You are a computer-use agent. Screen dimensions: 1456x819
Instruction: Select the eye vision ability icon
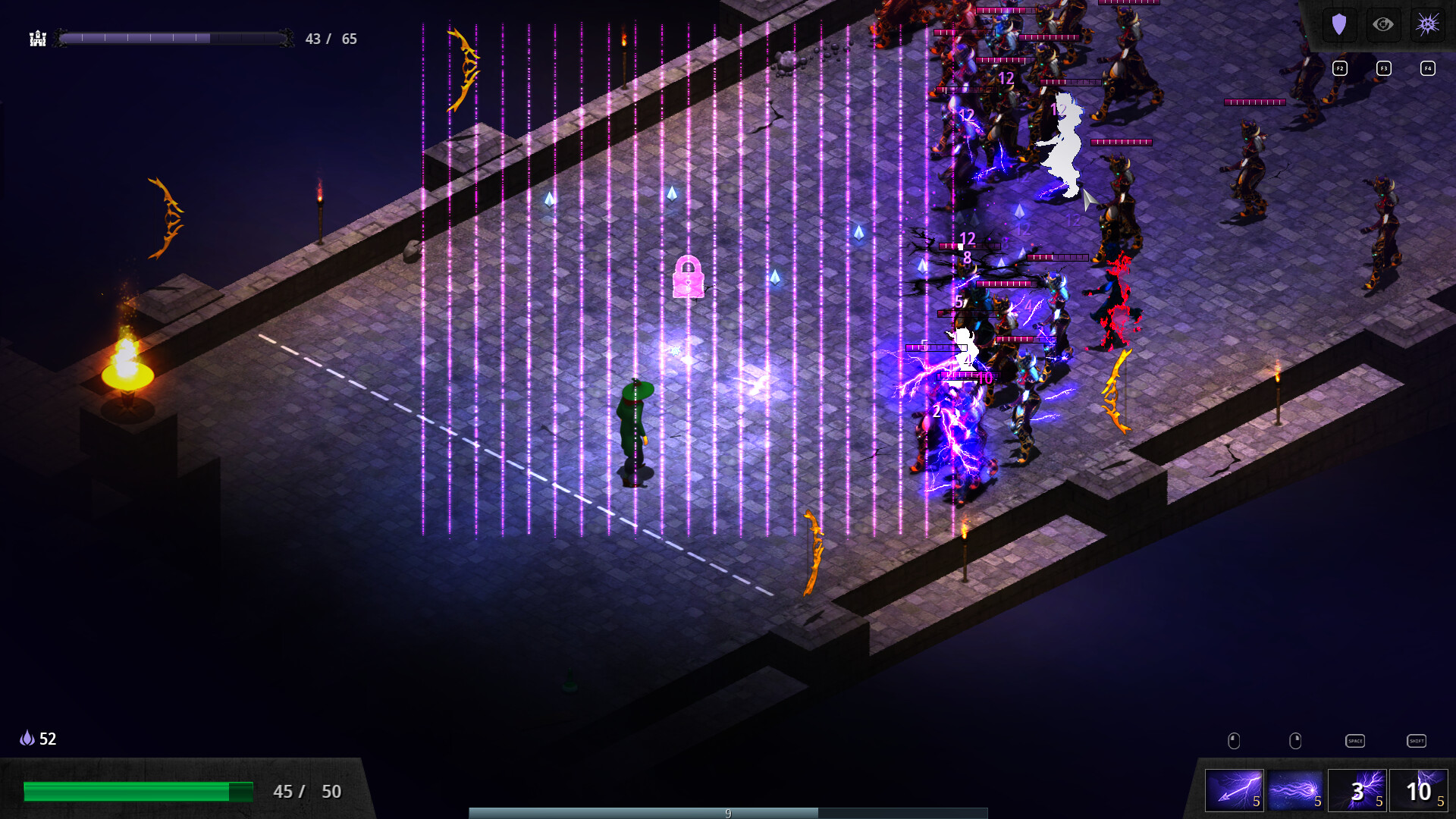[x=1383, y=24]
